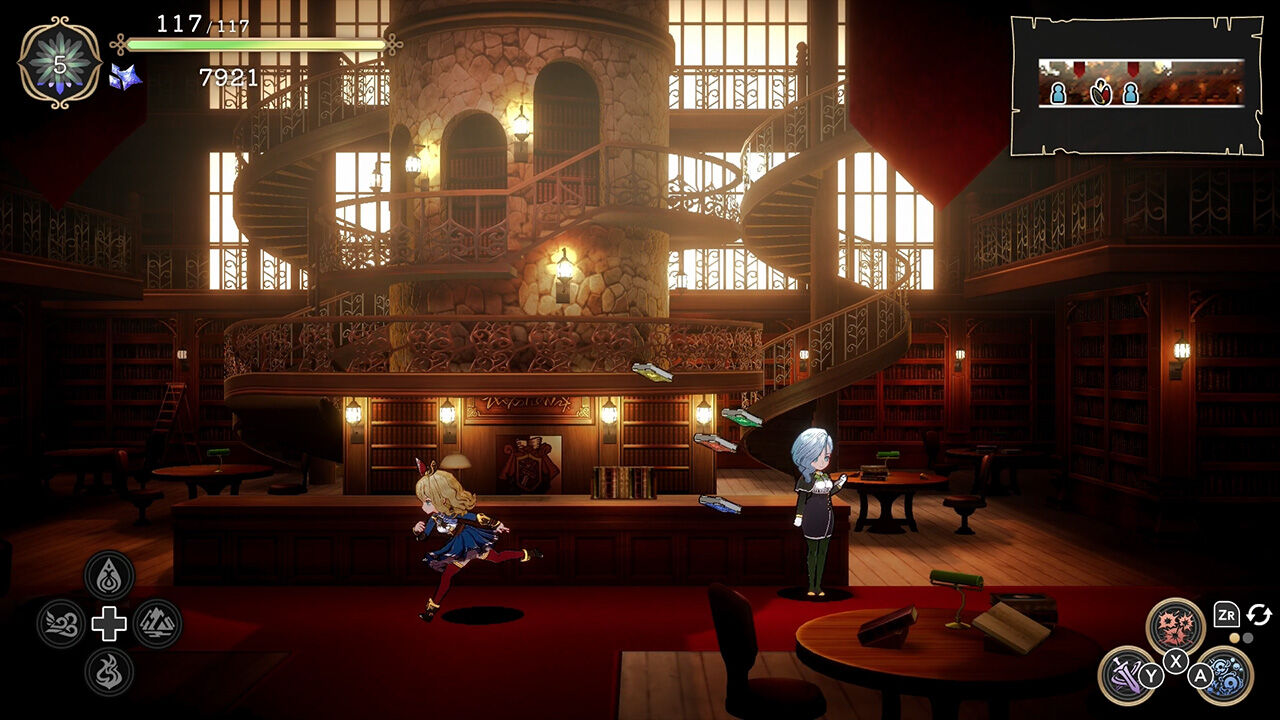
Task: Activate the gray page indicator dot
Action: 1248,637
